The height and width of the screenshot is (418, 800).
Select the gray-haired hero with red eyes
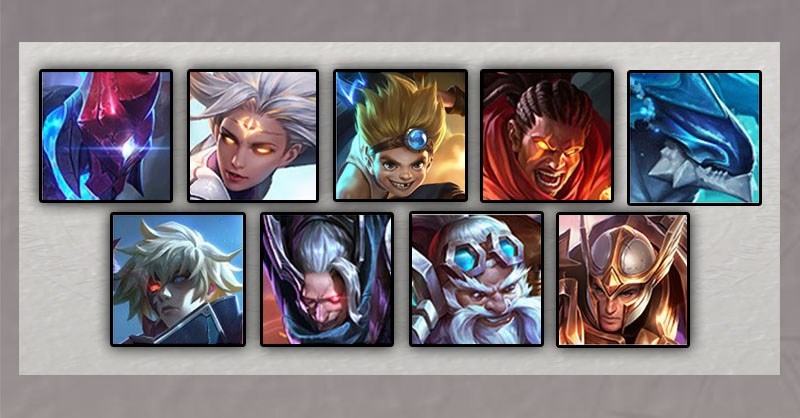tap(326, 279)
